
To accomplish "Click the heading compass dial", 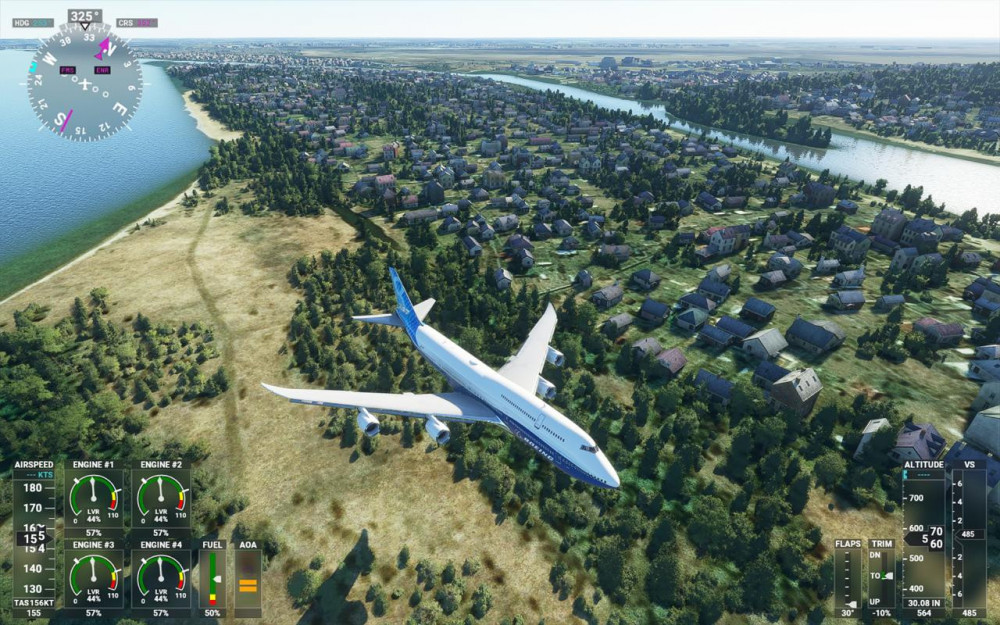I will pos(84,82).
